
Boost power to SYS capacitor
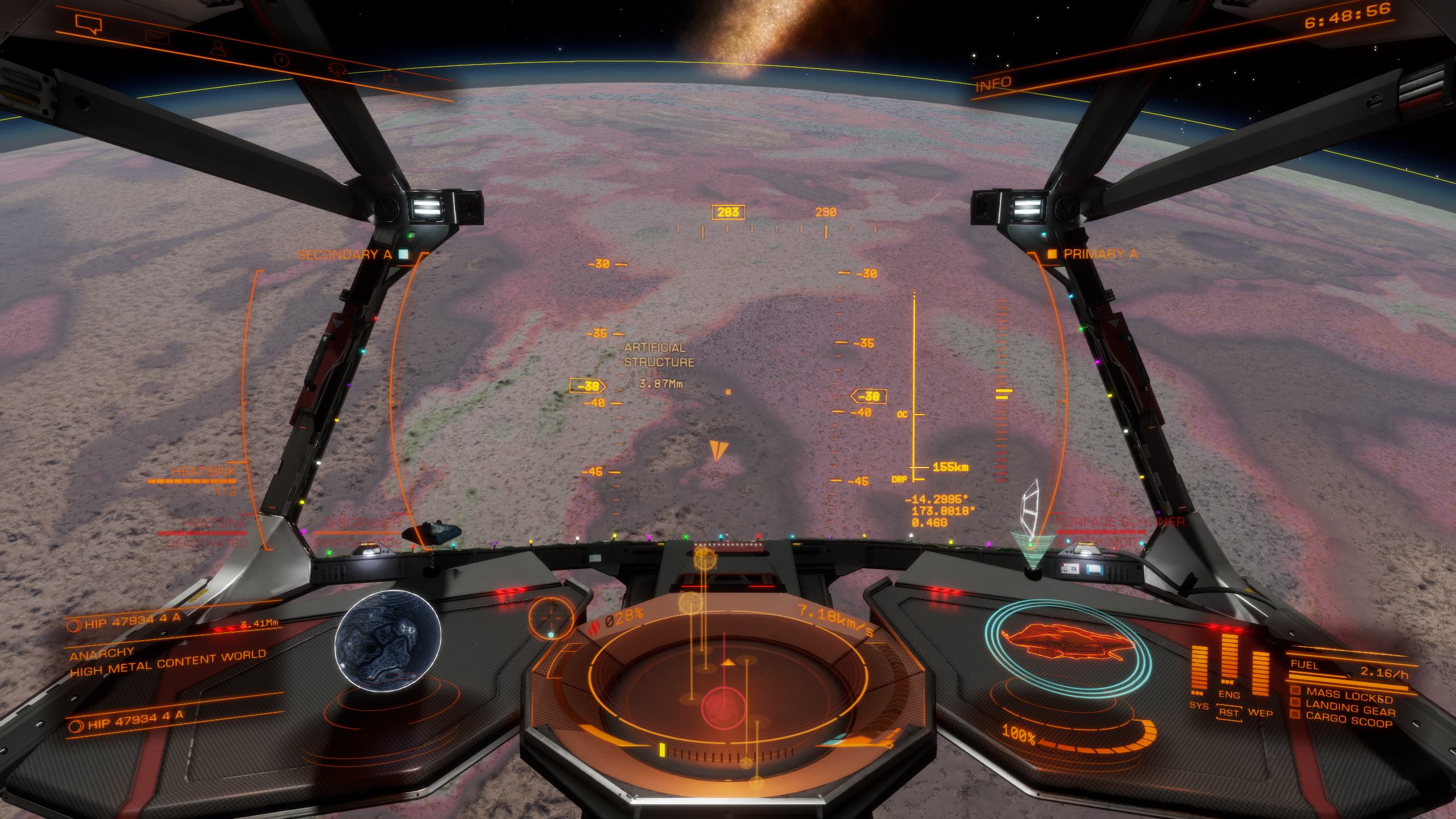1199,705
